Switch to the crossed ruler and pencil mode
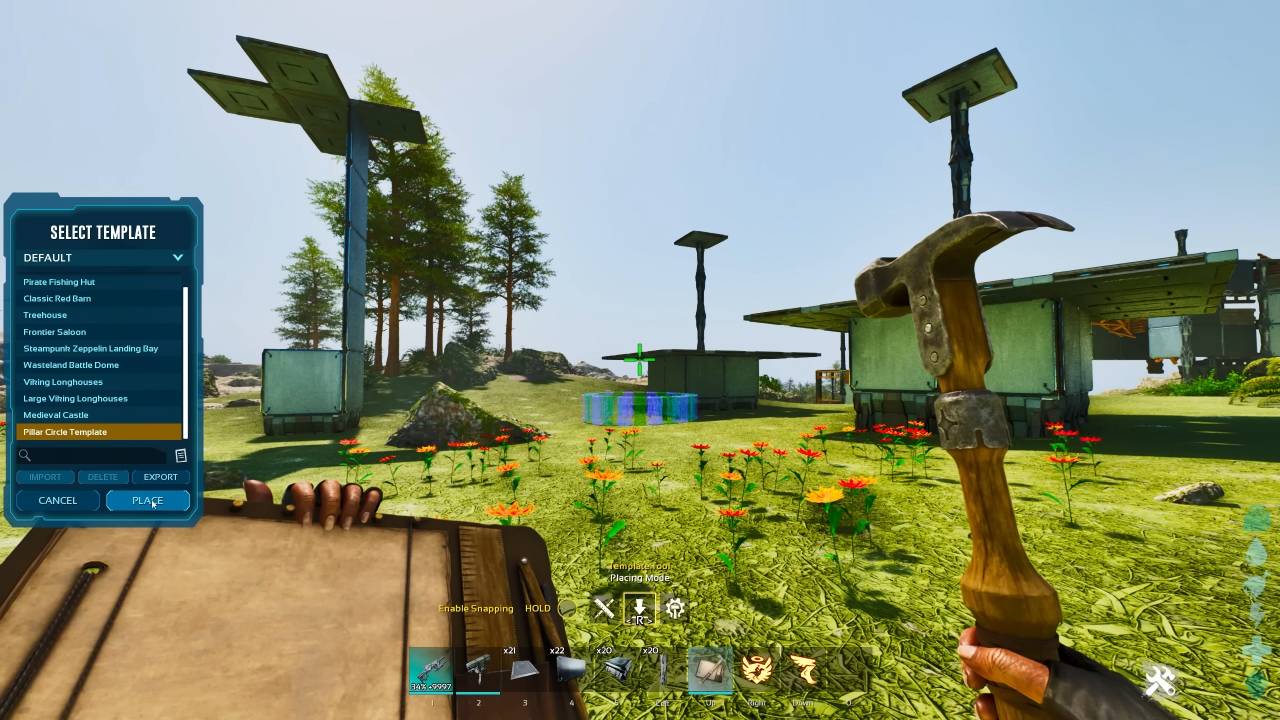Screen dimensions: 1280x720 603,607
